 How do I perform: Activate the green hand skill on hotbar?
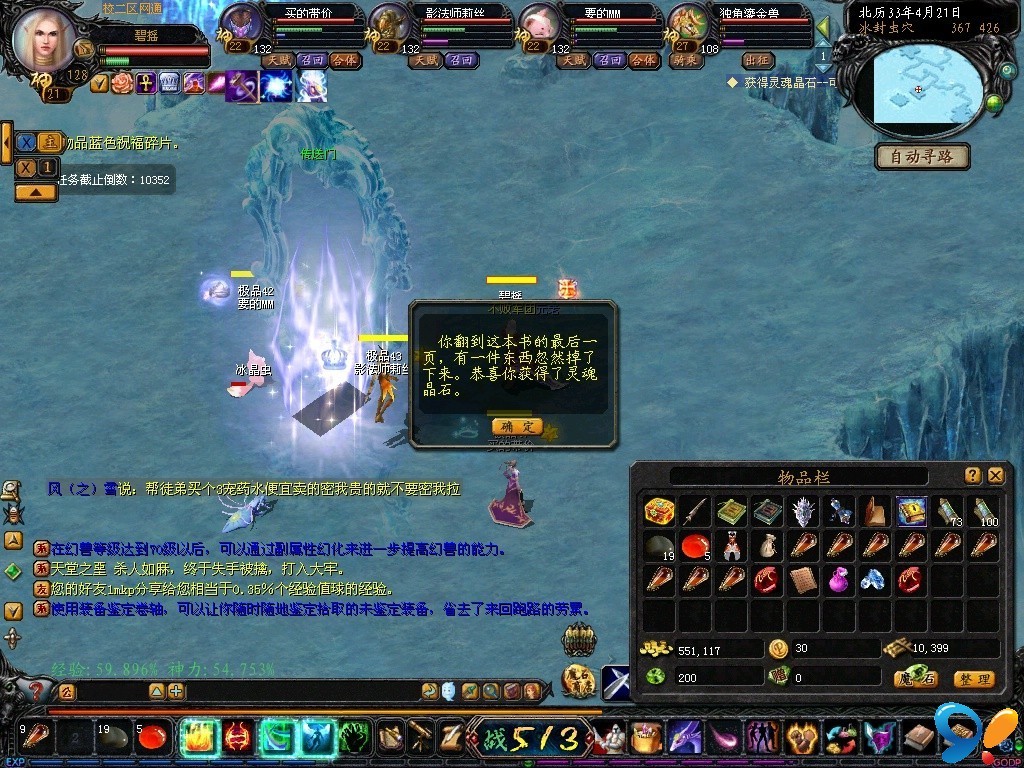click(356, 738)
